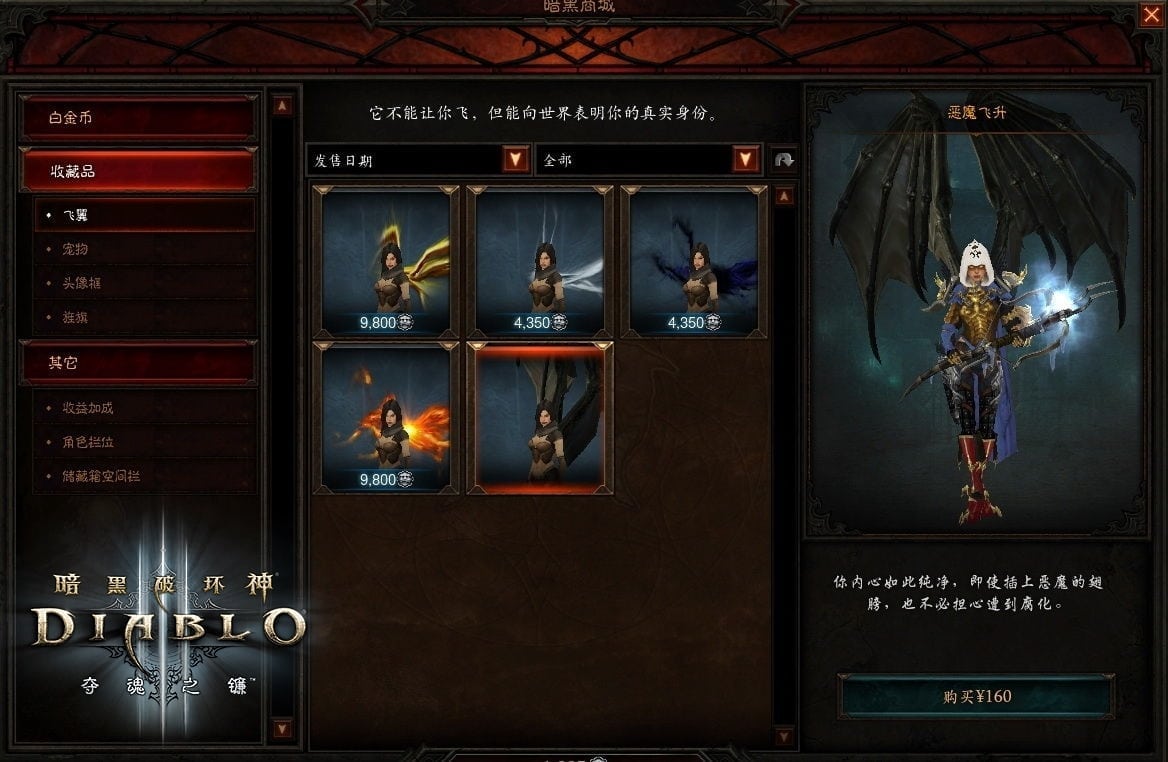Close the shop window

pyautogui.click(x=1150, y=15)
